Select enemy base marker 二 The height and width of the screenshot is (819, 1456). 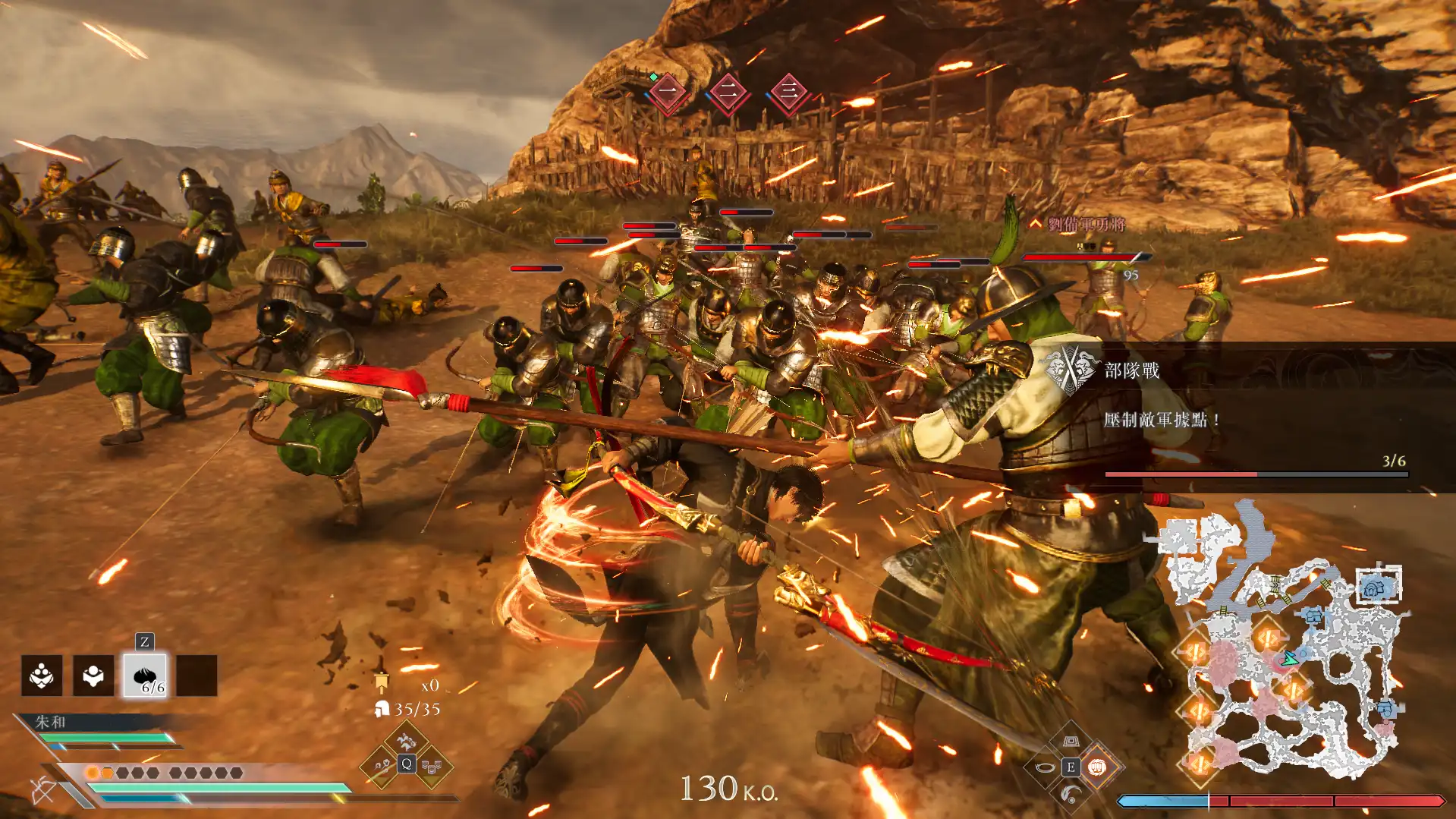pos(728,93)
